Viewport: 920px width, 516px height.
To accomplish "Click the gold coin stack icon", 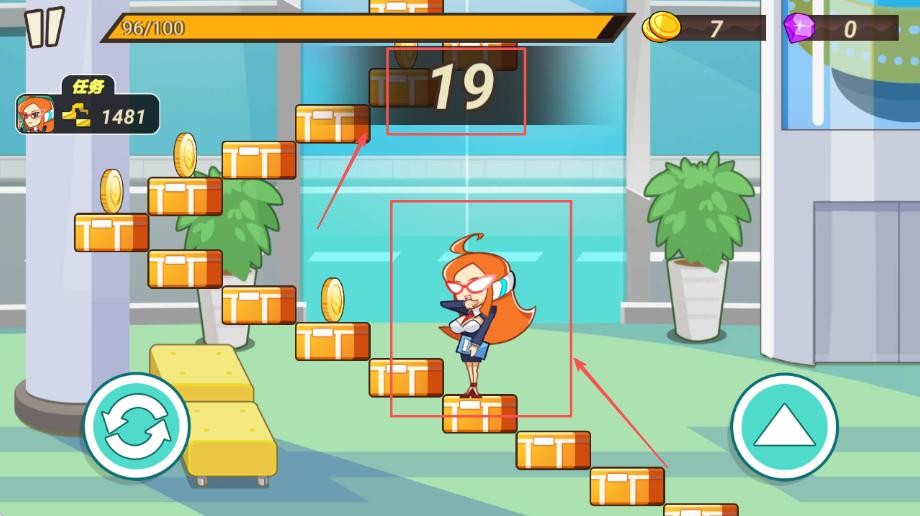I will point(661,27).
